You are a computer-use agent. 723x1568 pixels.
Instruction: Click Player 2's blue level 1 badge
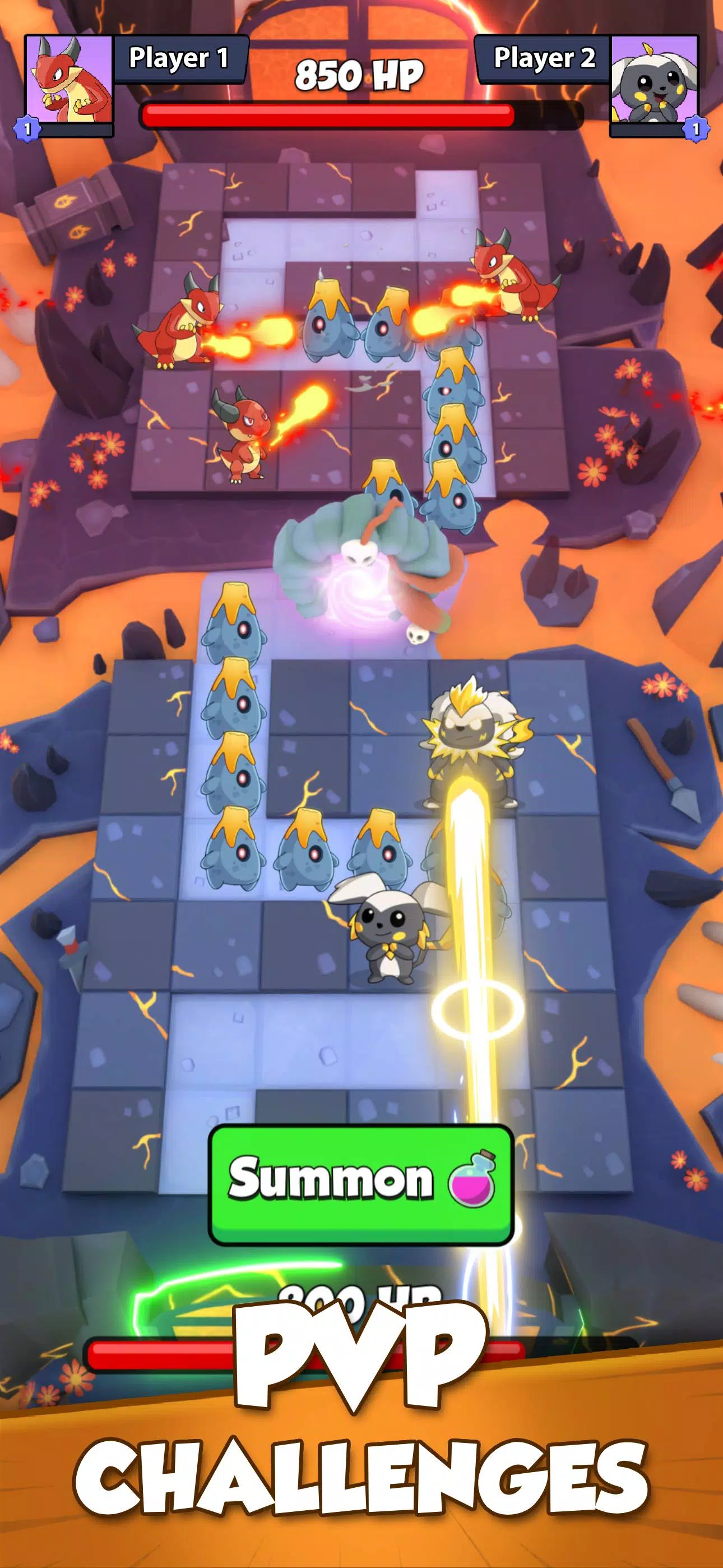(697, 128)
